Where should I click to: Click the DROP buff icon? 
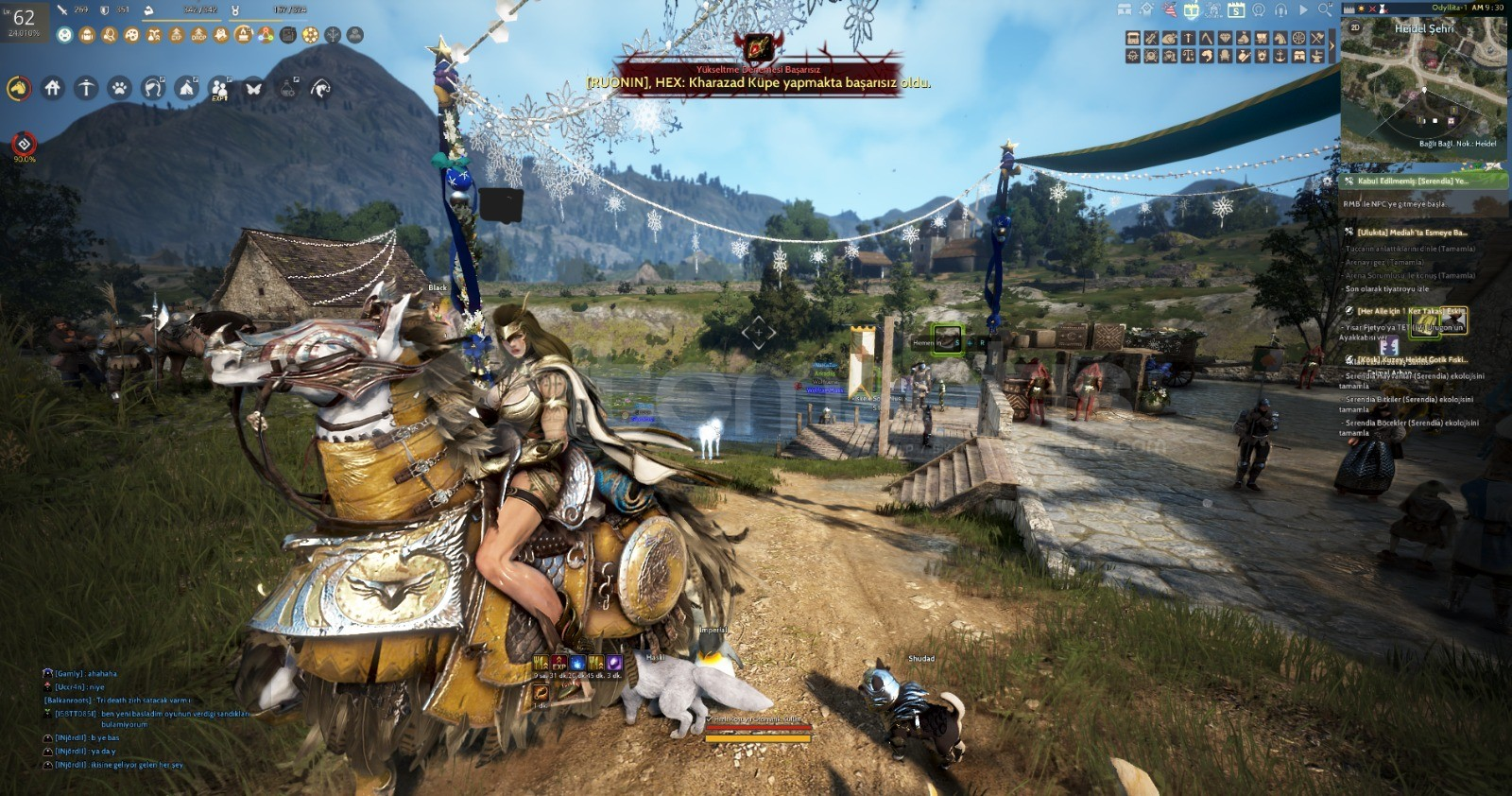[198, 35]
